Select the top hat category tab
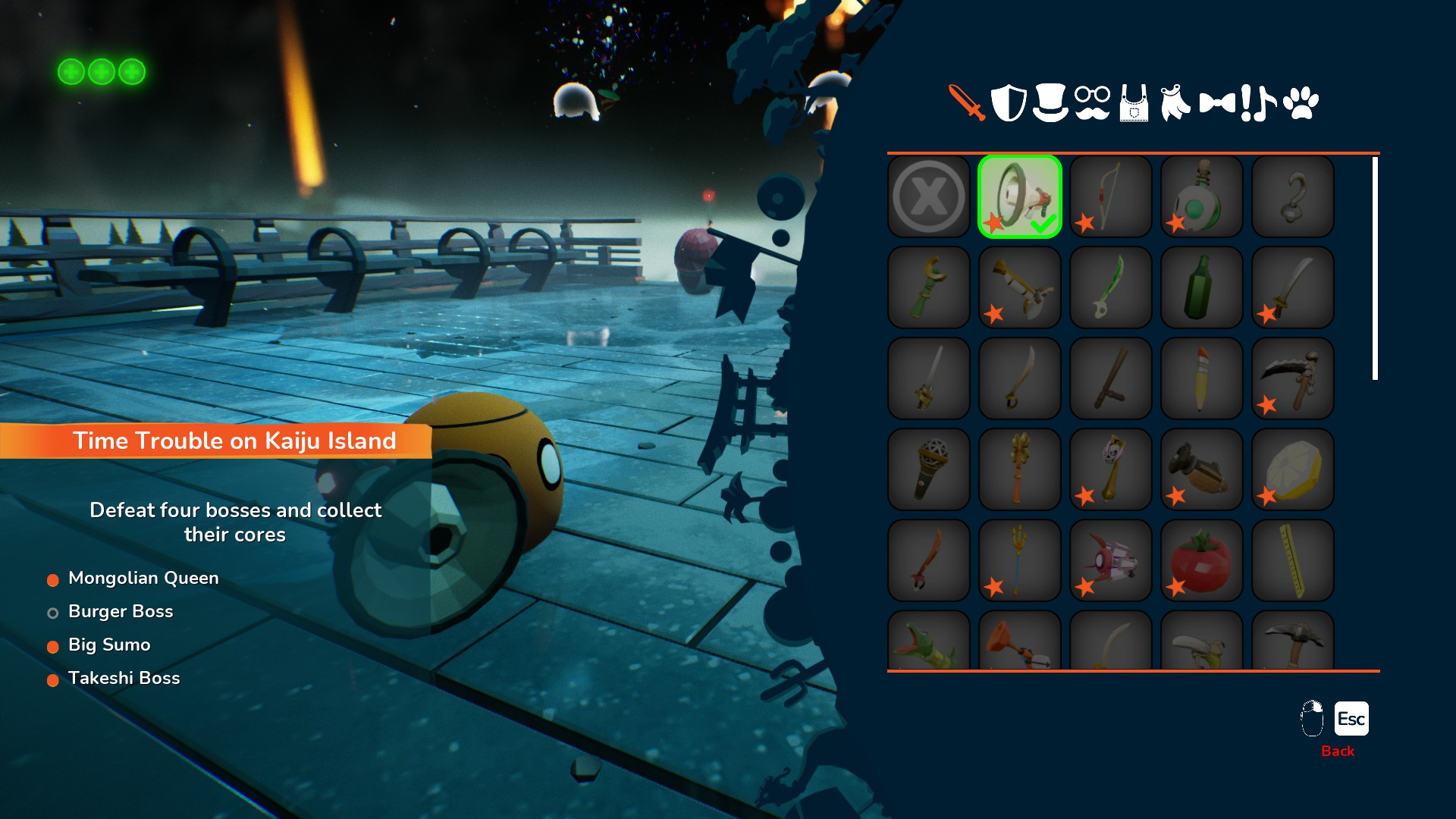Screen dimensions: 1456x819 [1050, 102]
